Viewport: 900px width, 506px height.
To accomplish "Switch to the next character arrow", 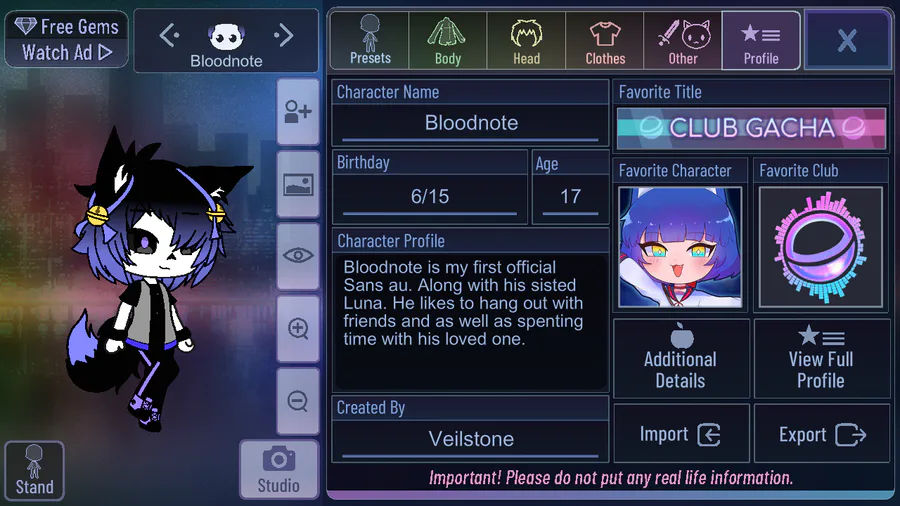I will pyautogui.click(x=284, y=36).
